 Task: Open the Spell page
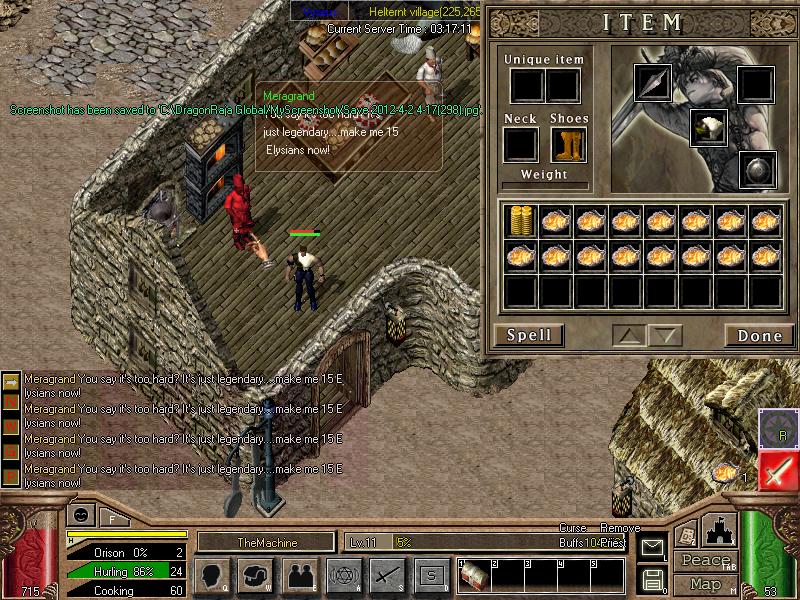pyautogui.click(x=529, y=335)
